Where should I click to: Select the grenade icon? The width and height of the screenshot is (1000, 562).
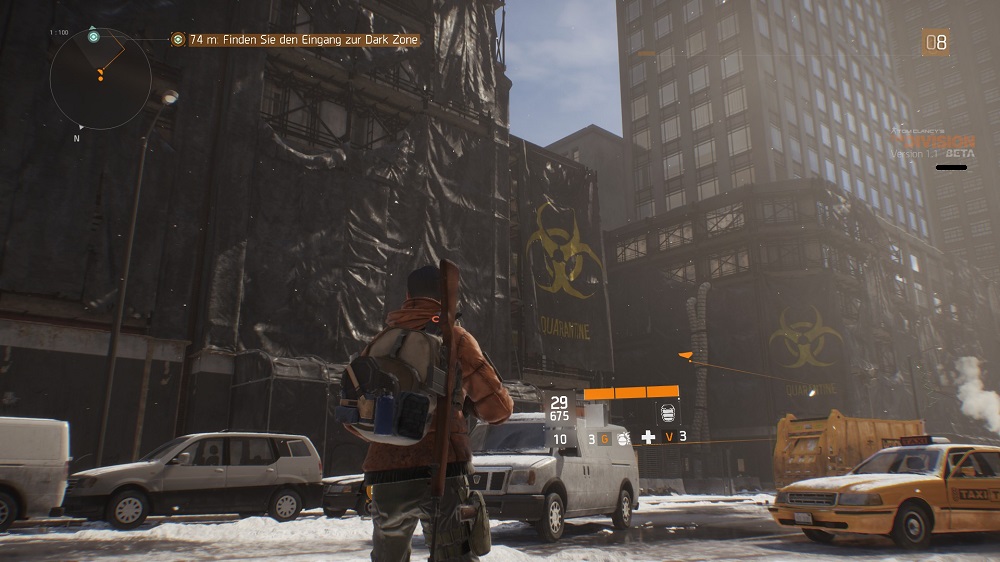(x=621, y=438)
